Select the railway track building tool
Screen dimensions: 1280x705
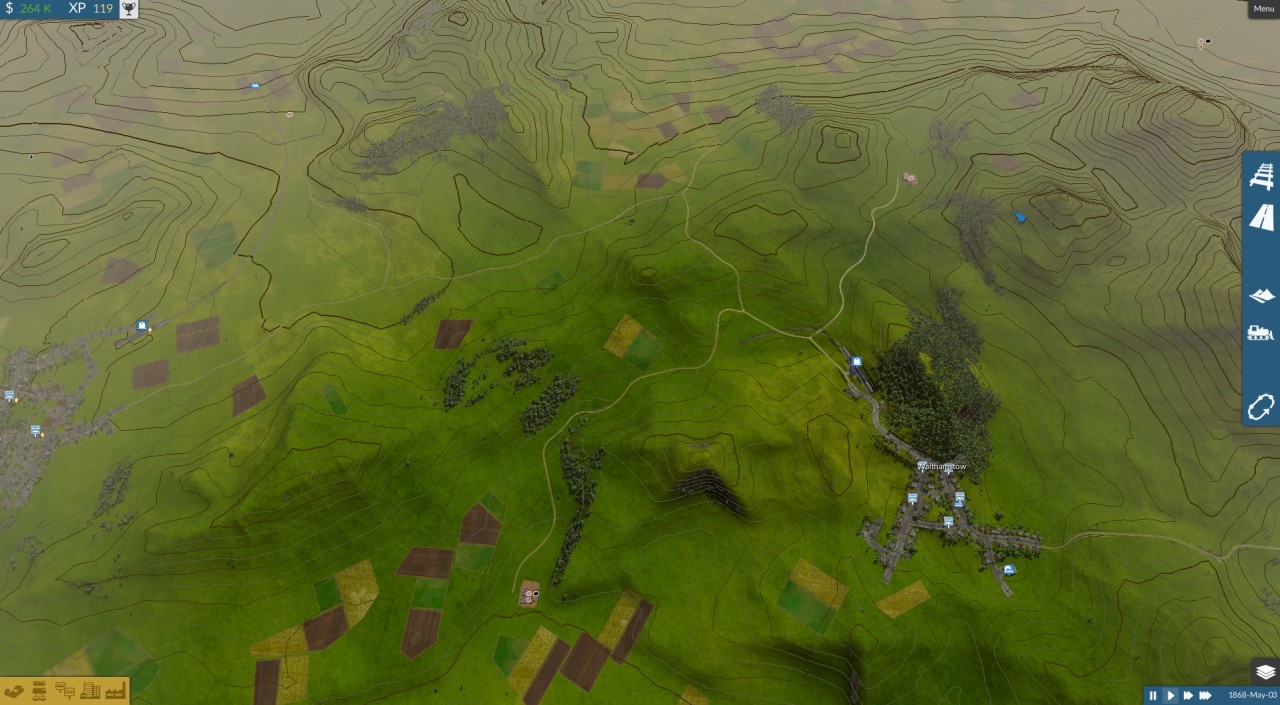coord(1261,175)
